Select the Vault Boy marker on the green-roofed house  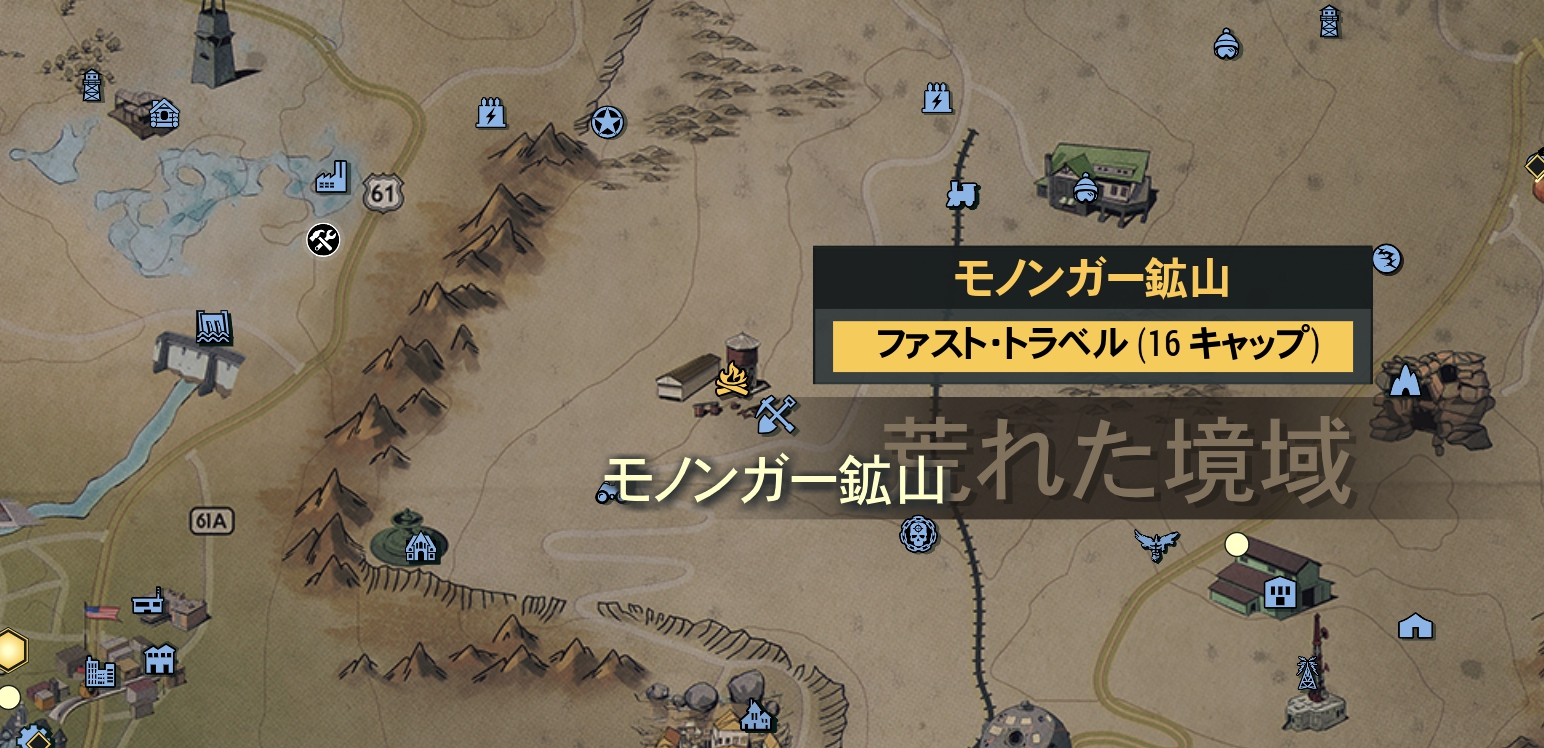(x=1085, y=188)
